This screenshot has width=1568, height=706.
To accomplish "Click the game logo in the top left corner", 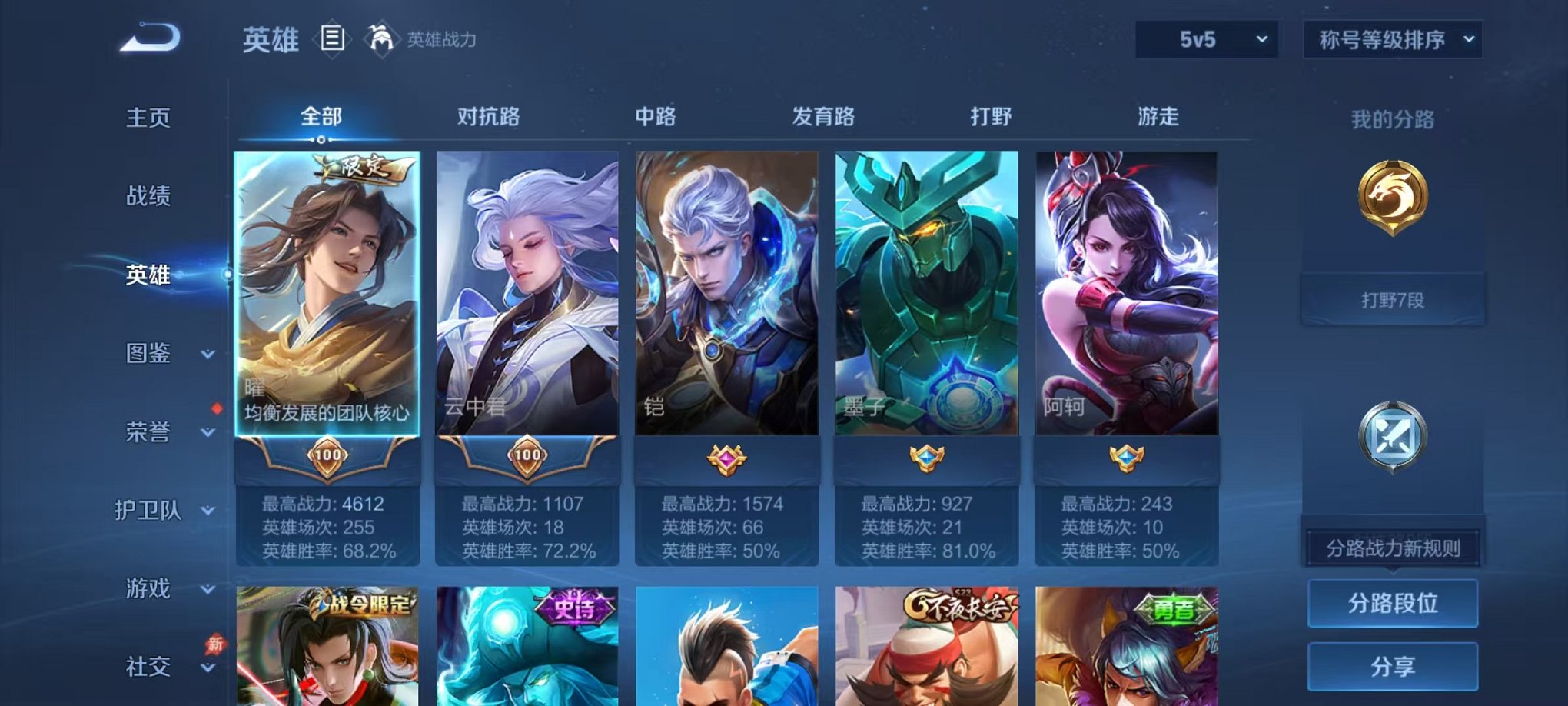I will (151, 35).
